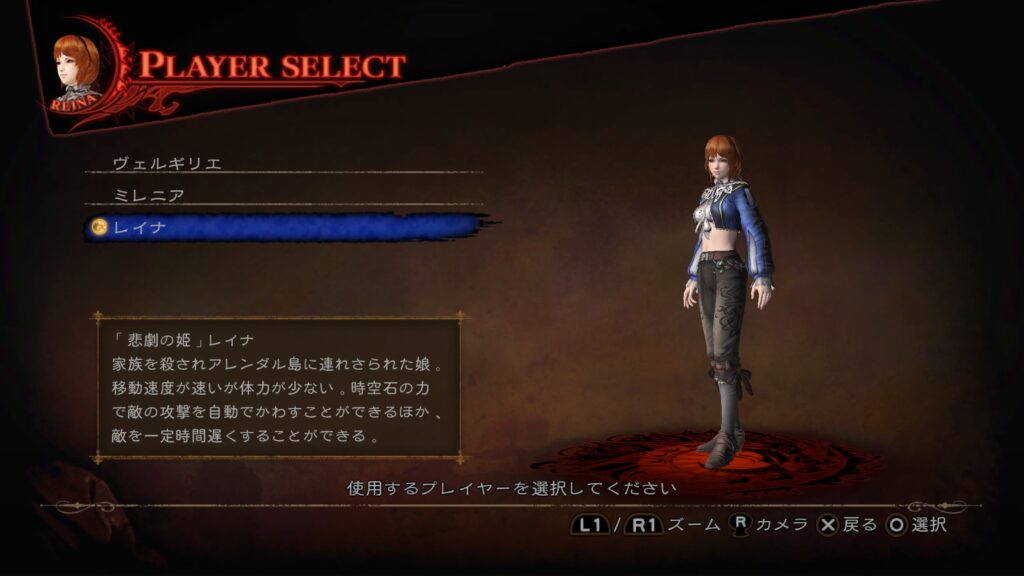Select the highlighted レイナ entry
The height and width of the screenshot is (576, 1024).
pos(140,228)
